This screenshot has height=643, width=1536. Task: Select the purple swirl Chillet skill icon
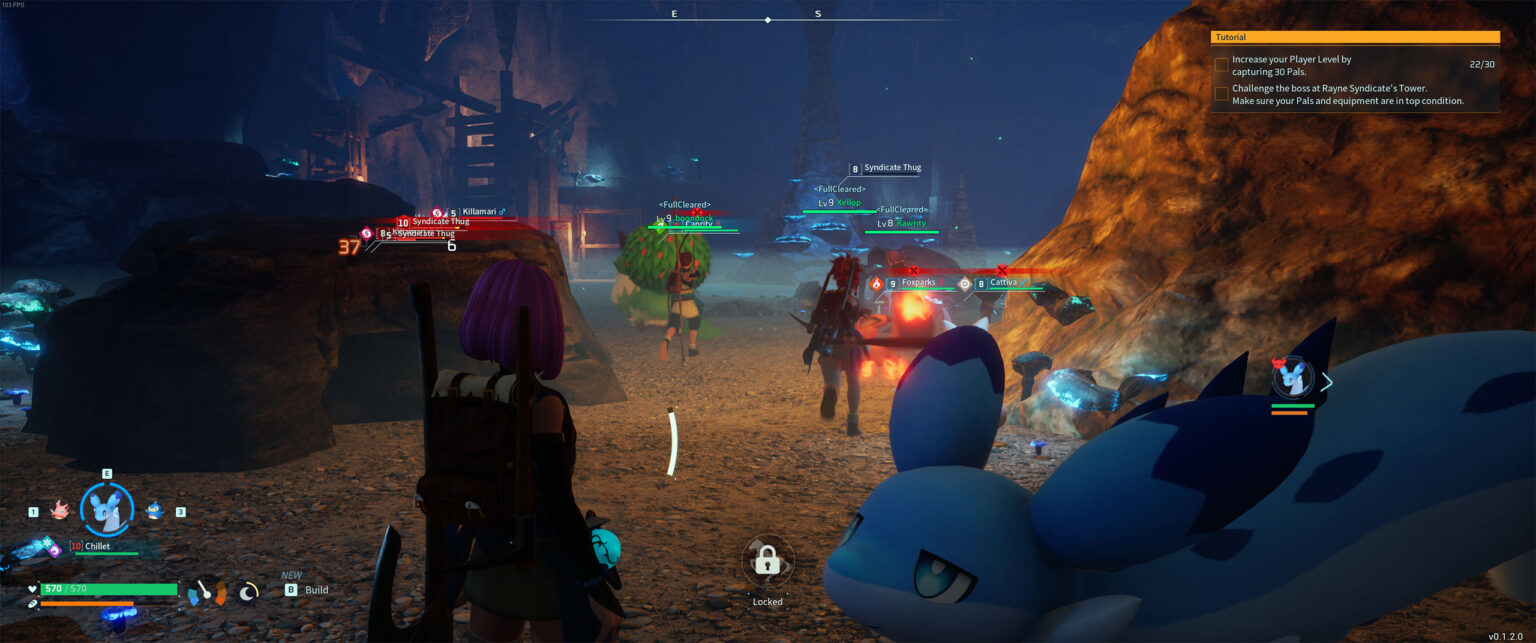coord(55,550)
